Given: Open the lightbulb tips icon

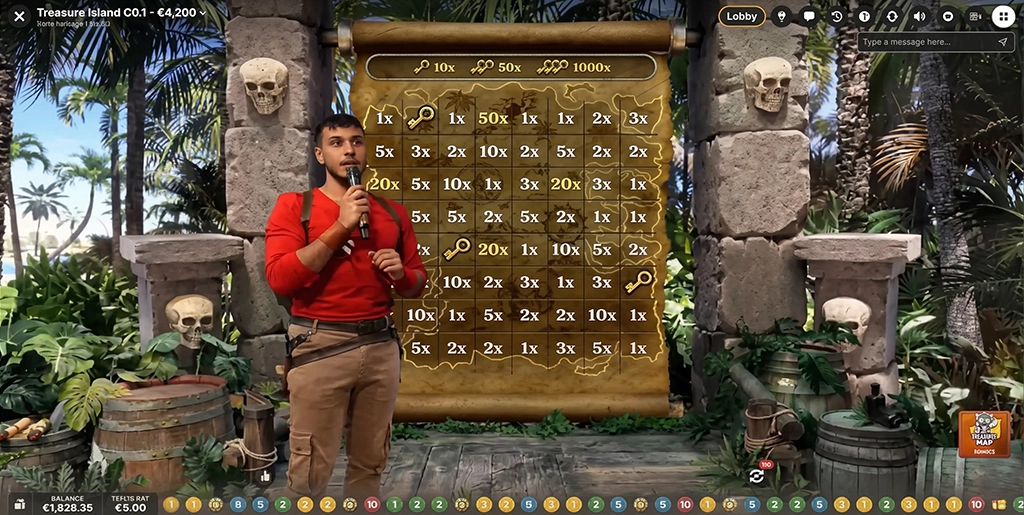Looking at the screenshot, I should (x=781, y=16).
